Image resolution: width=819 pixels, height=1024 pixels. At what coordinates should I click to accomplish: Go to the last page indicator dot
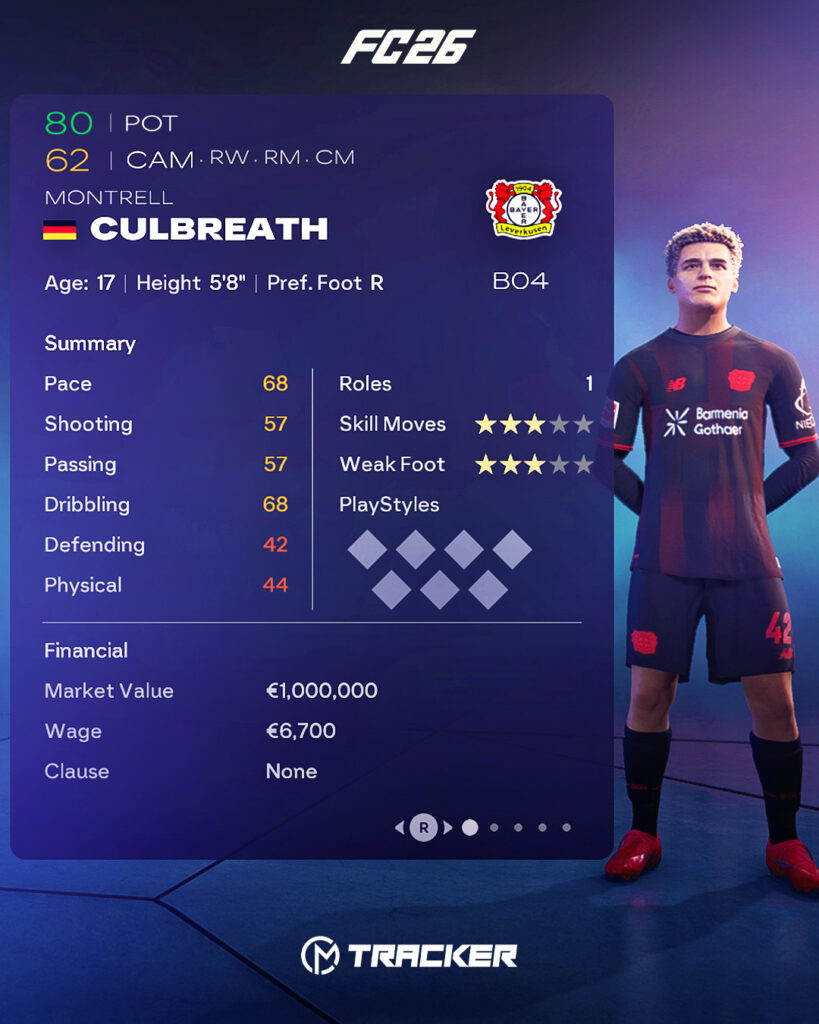pos(566,827)
